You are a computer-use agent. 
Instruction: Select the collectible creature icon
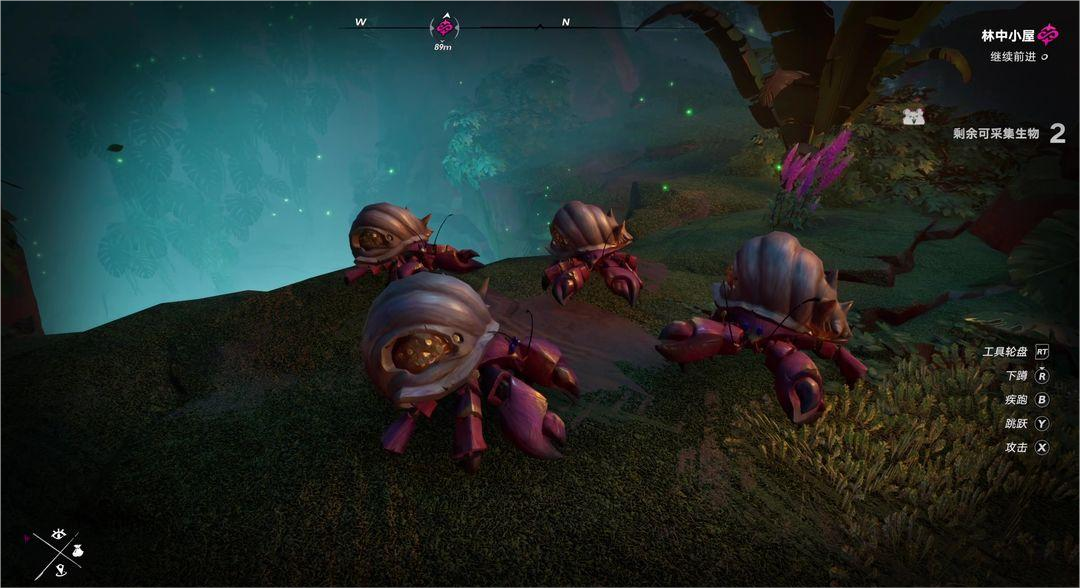(913, 117)
